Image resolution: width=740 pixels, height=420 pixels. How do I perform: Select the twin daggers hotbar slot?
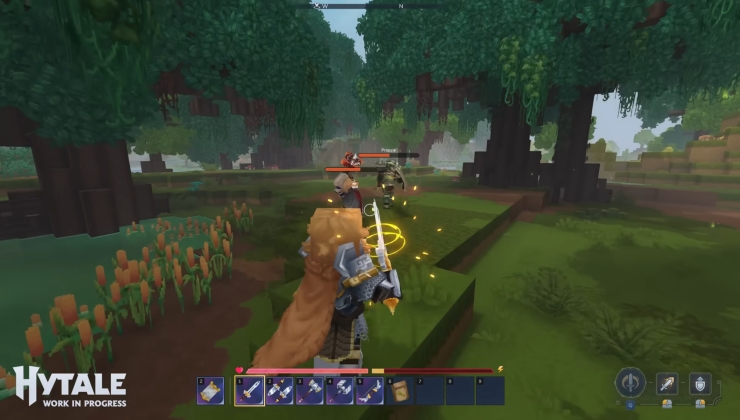click(x=280, y=391)
